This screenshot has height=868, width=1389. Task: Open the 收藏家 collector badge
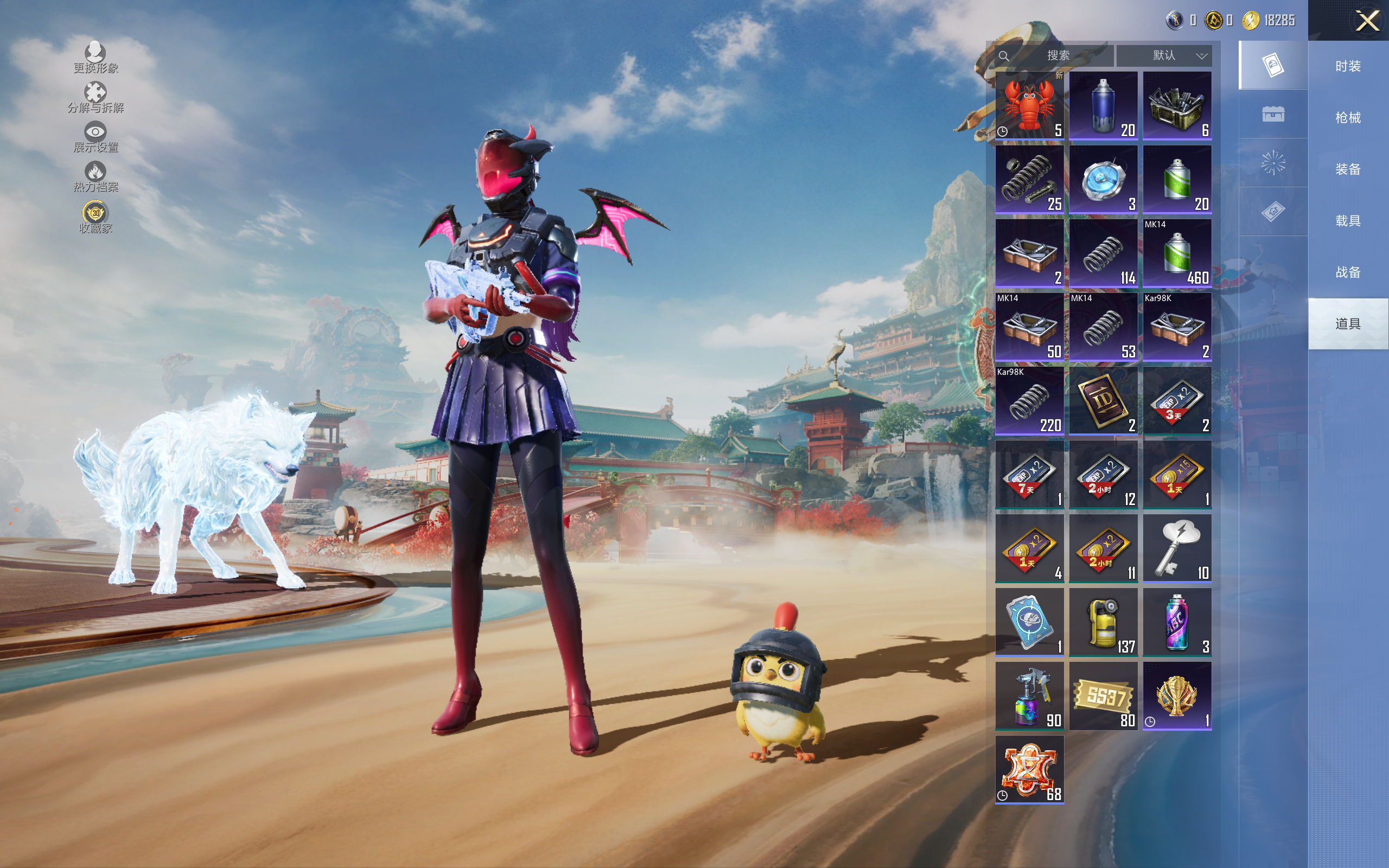(x=95, y=218)
